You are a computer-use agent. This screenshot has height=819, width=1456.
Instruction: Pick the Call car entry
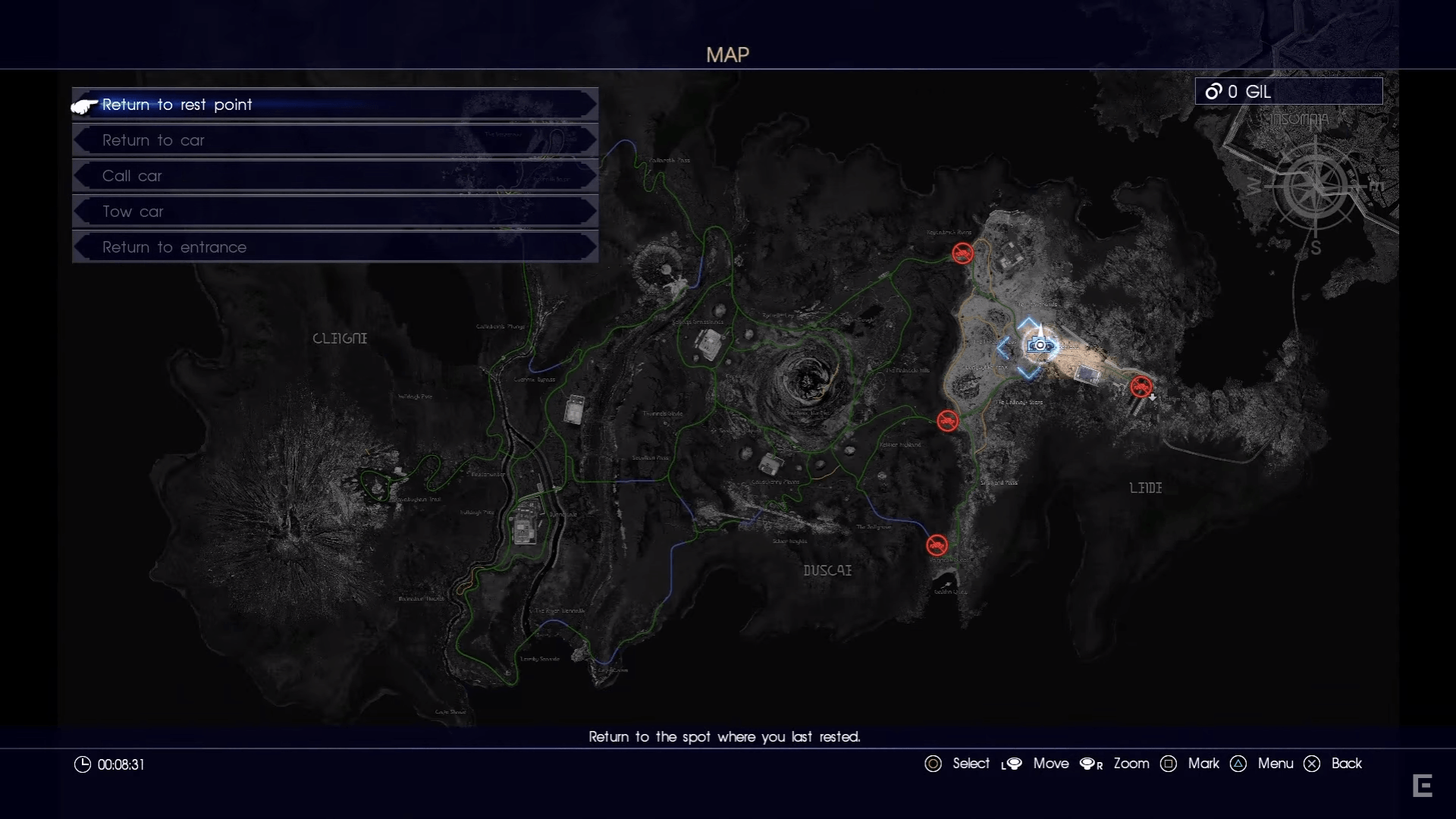(334, 176)
